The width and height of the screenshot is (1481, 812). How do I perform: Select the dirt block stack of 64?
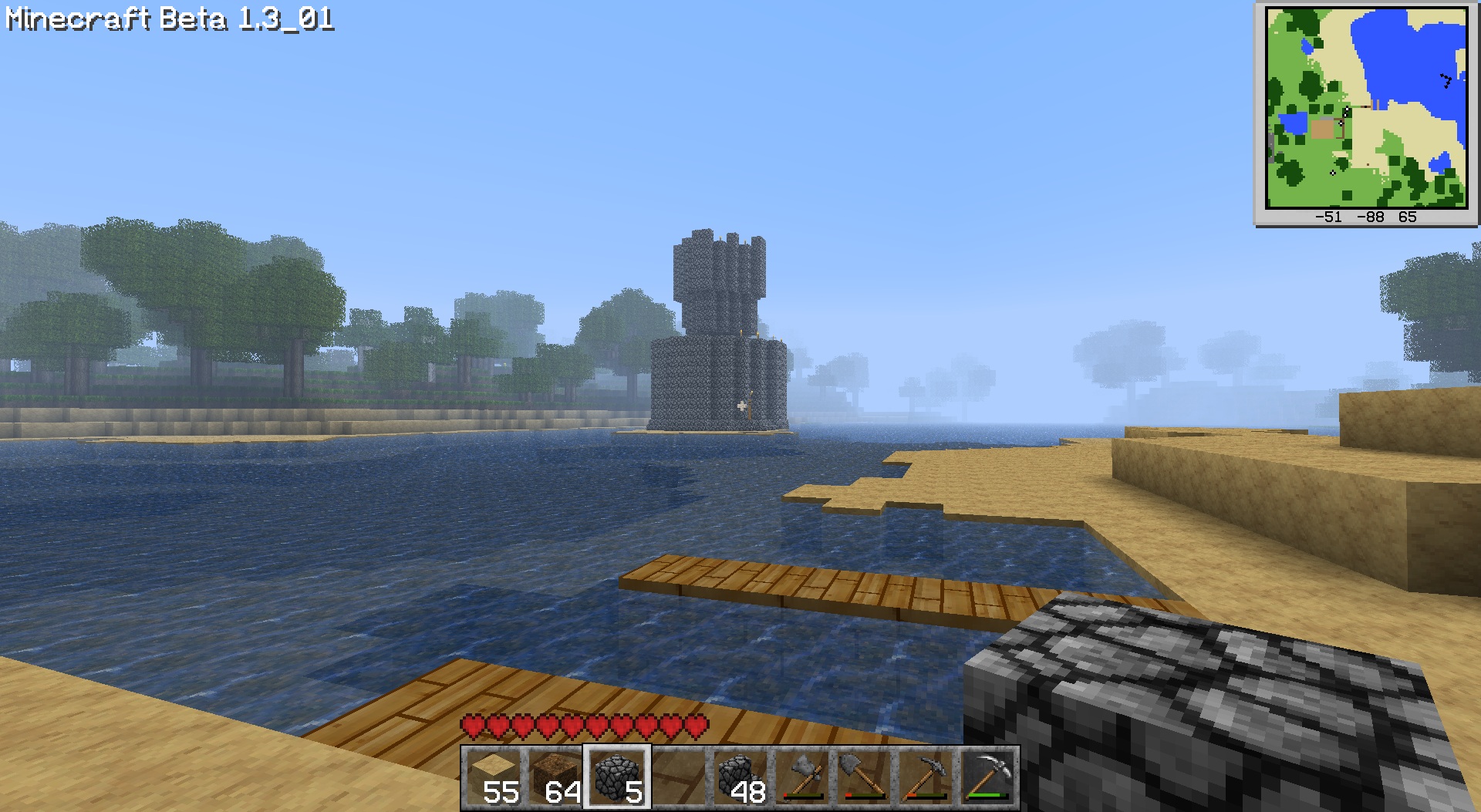[x=555, y=777]
